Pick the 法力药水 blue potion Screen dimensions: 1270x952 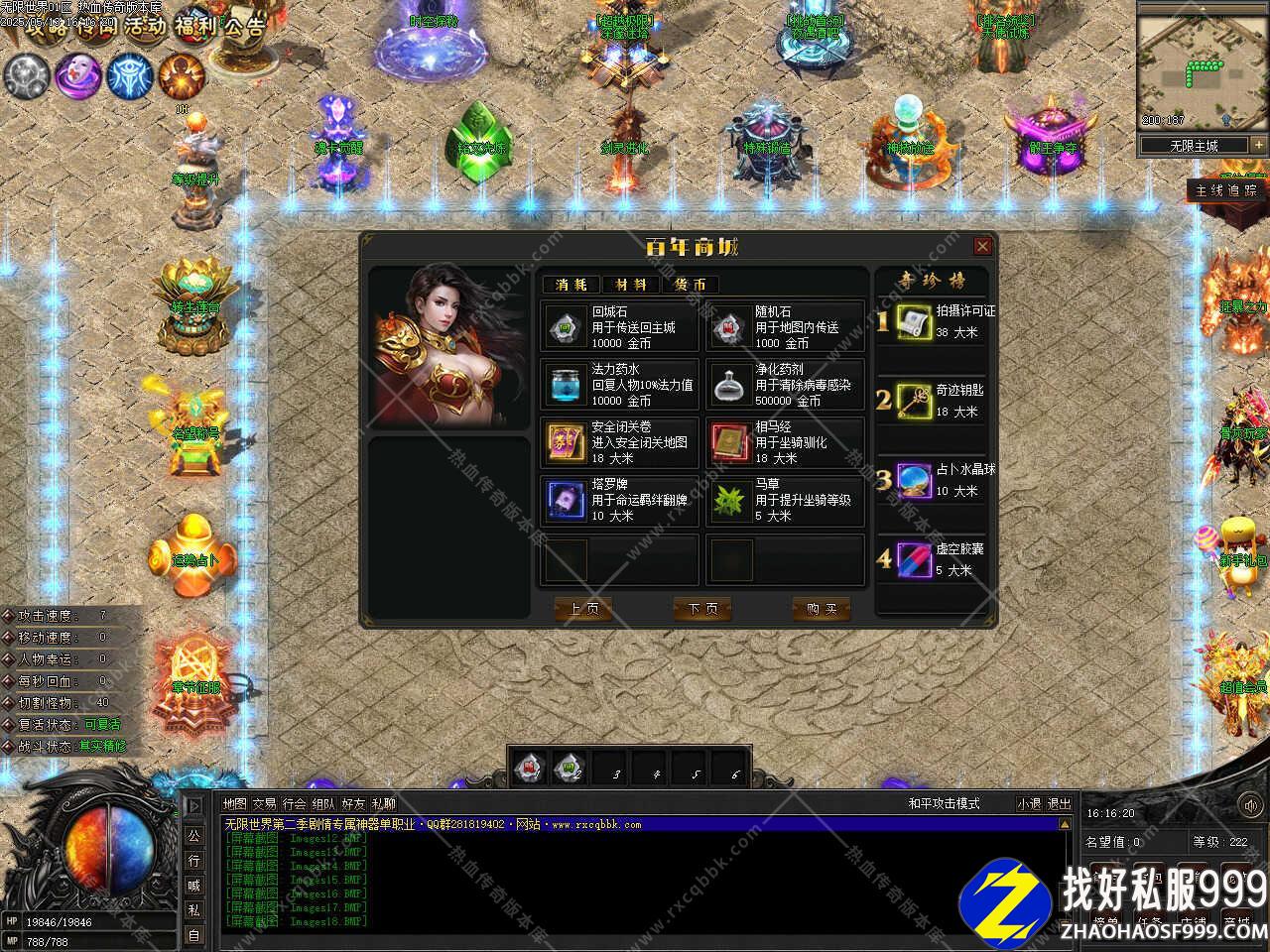pyautogui.click(x=621, y=385)
